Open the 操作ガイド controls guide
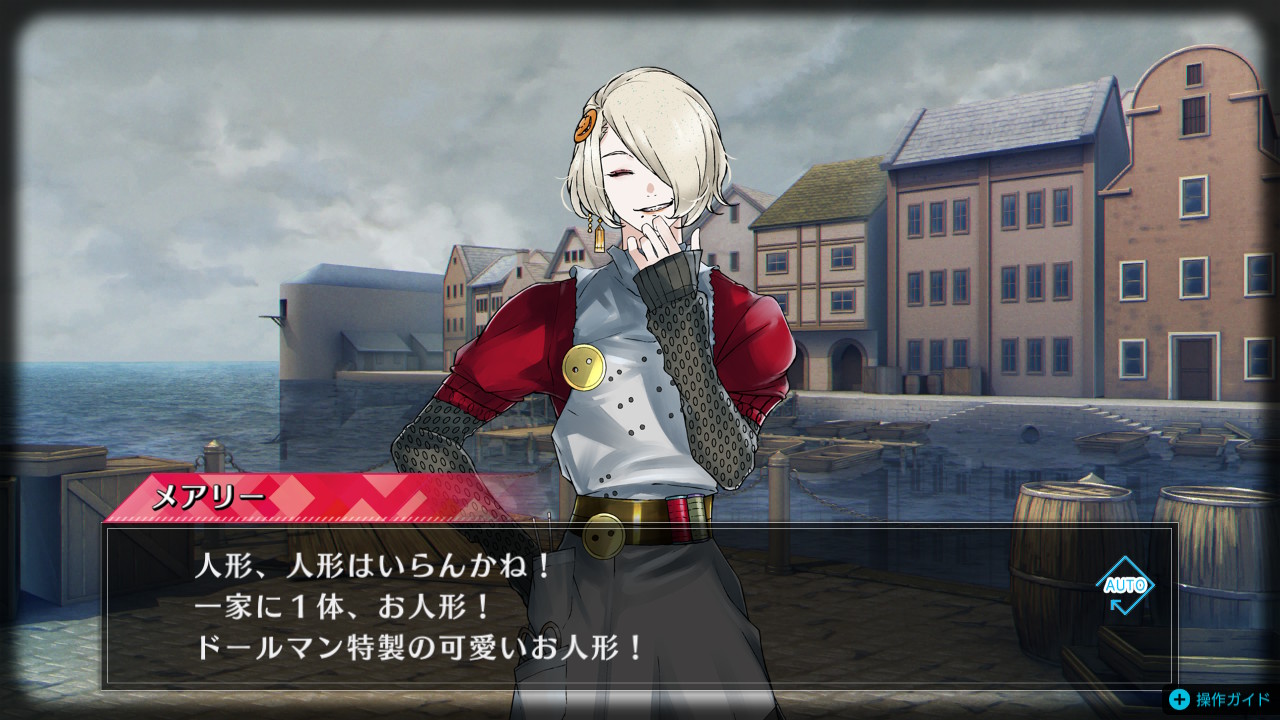This screenshot has height=720, width=1280. click(1222, 699)
